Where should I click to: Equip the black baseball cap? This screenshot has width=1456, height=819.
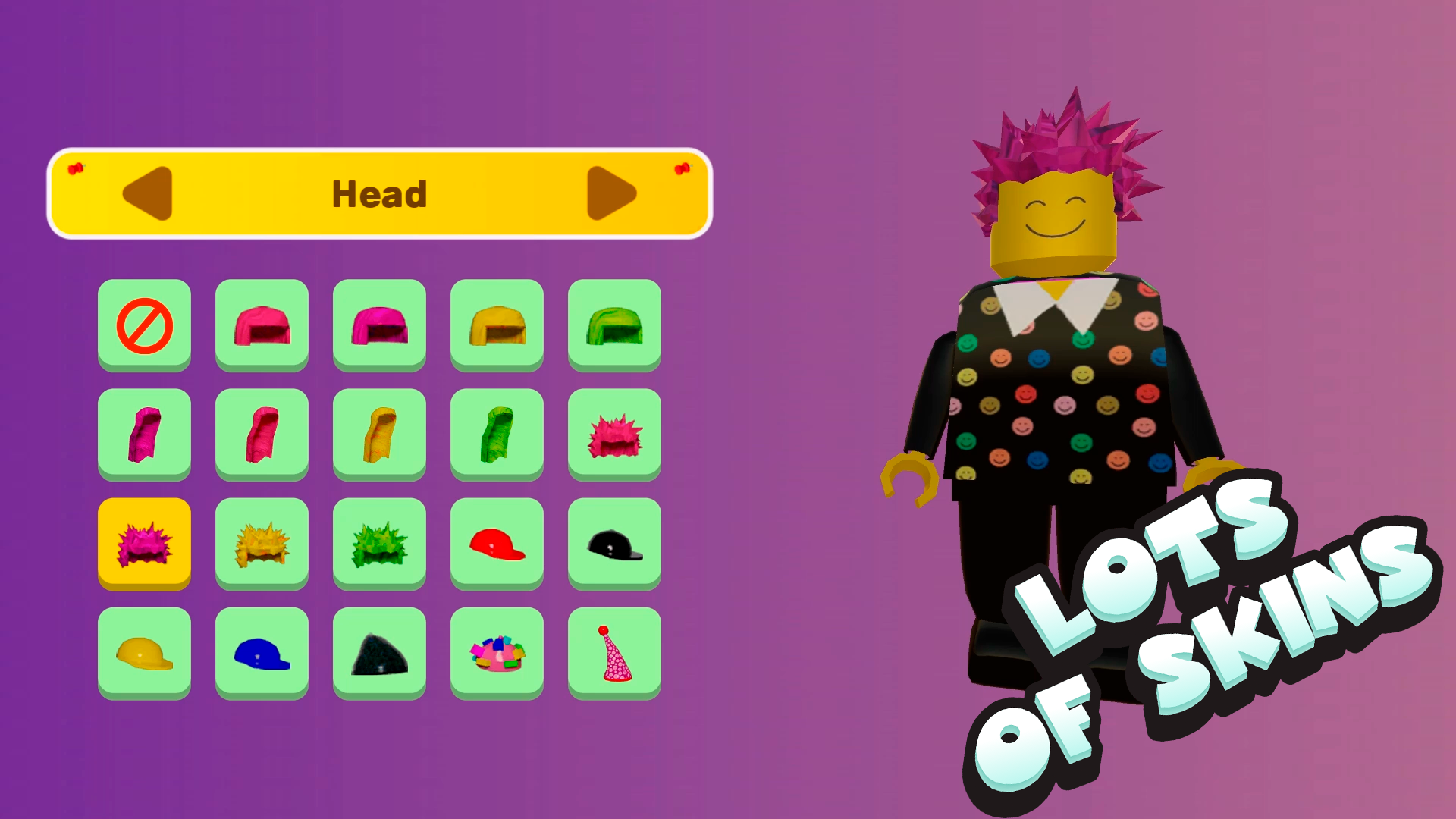tap(614, 543)
